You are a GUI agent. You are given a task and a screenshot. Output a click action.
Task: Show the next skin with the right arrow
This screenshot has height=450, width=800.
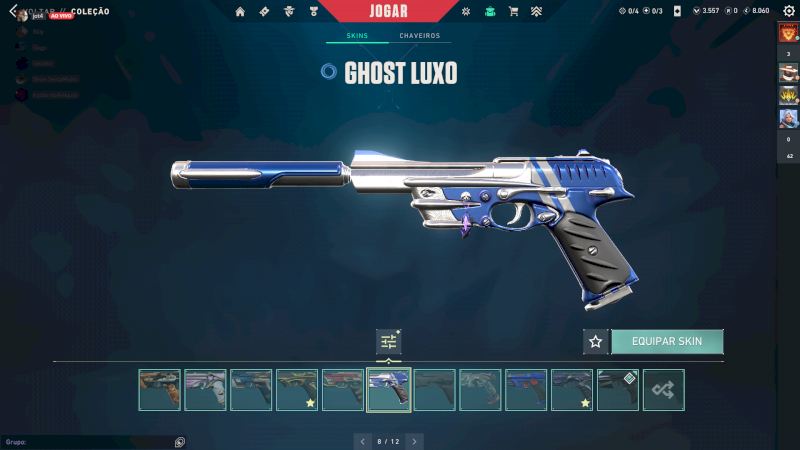click(415, 440)
